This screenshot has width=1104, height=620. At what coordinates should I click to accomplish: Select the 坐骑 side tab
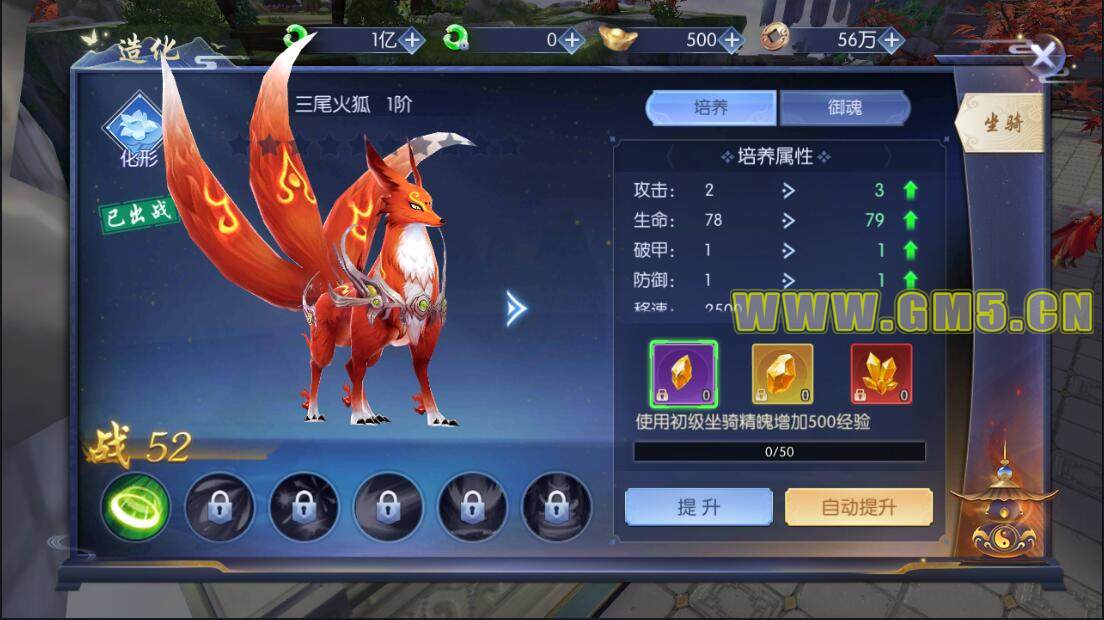[x=1000, y=123]
